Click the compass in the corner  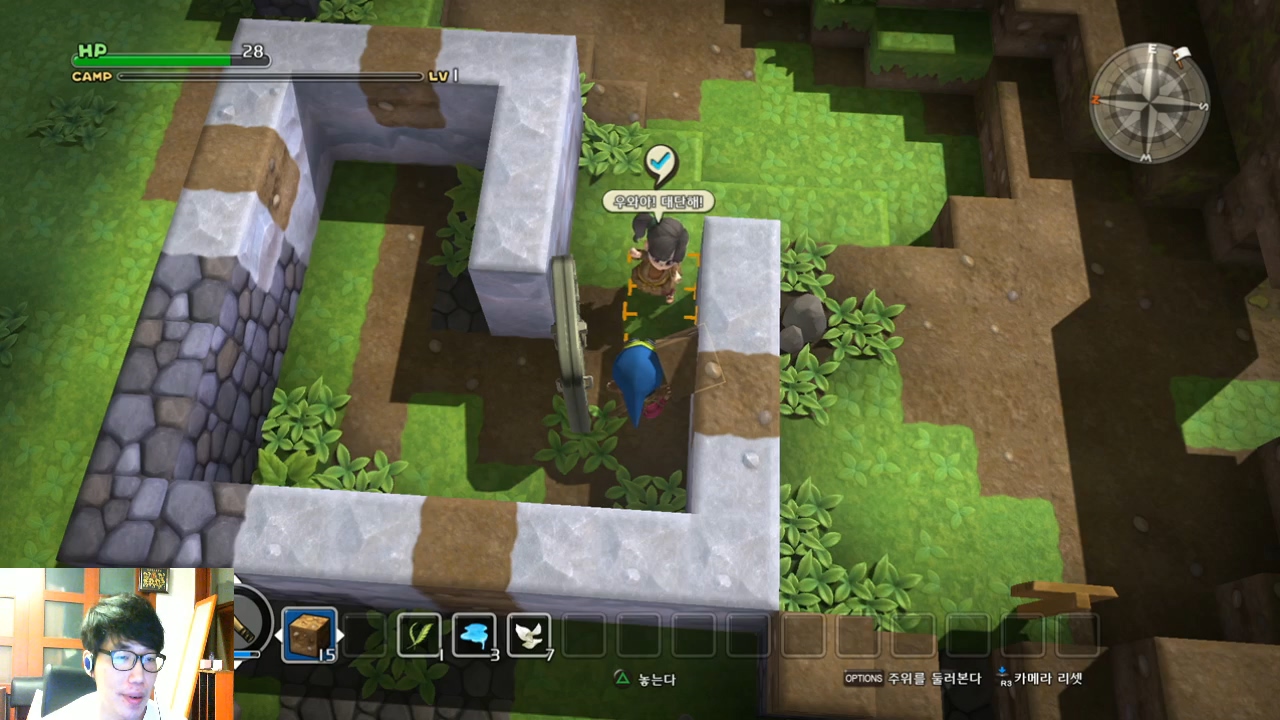(1149, 103)
